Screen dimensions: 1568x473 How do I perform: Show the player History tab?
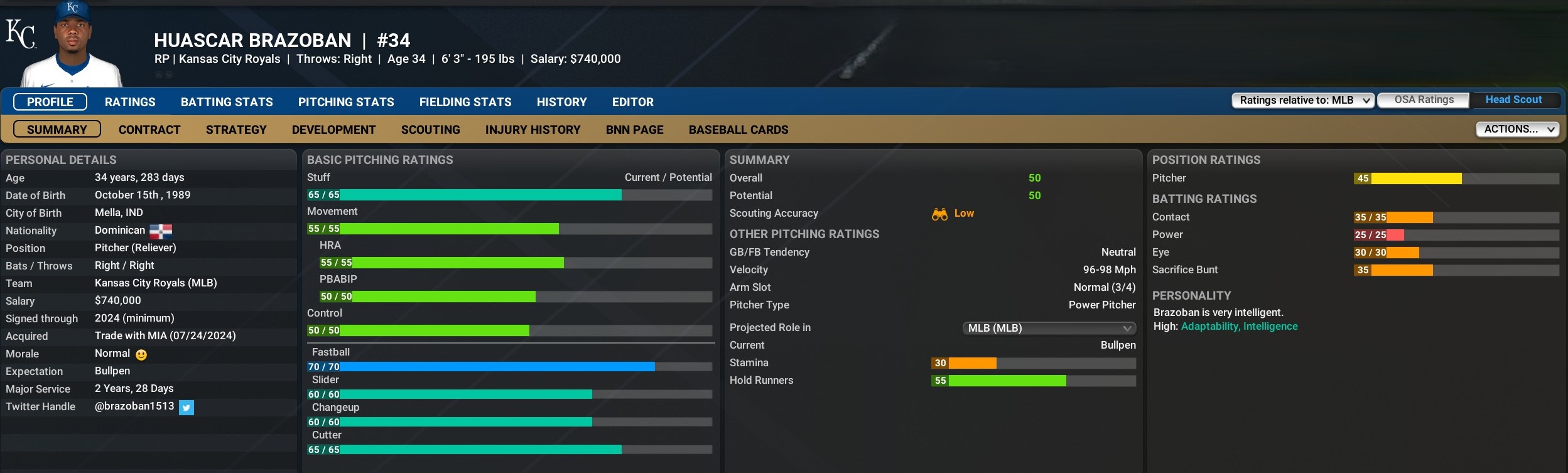point(561,102)
